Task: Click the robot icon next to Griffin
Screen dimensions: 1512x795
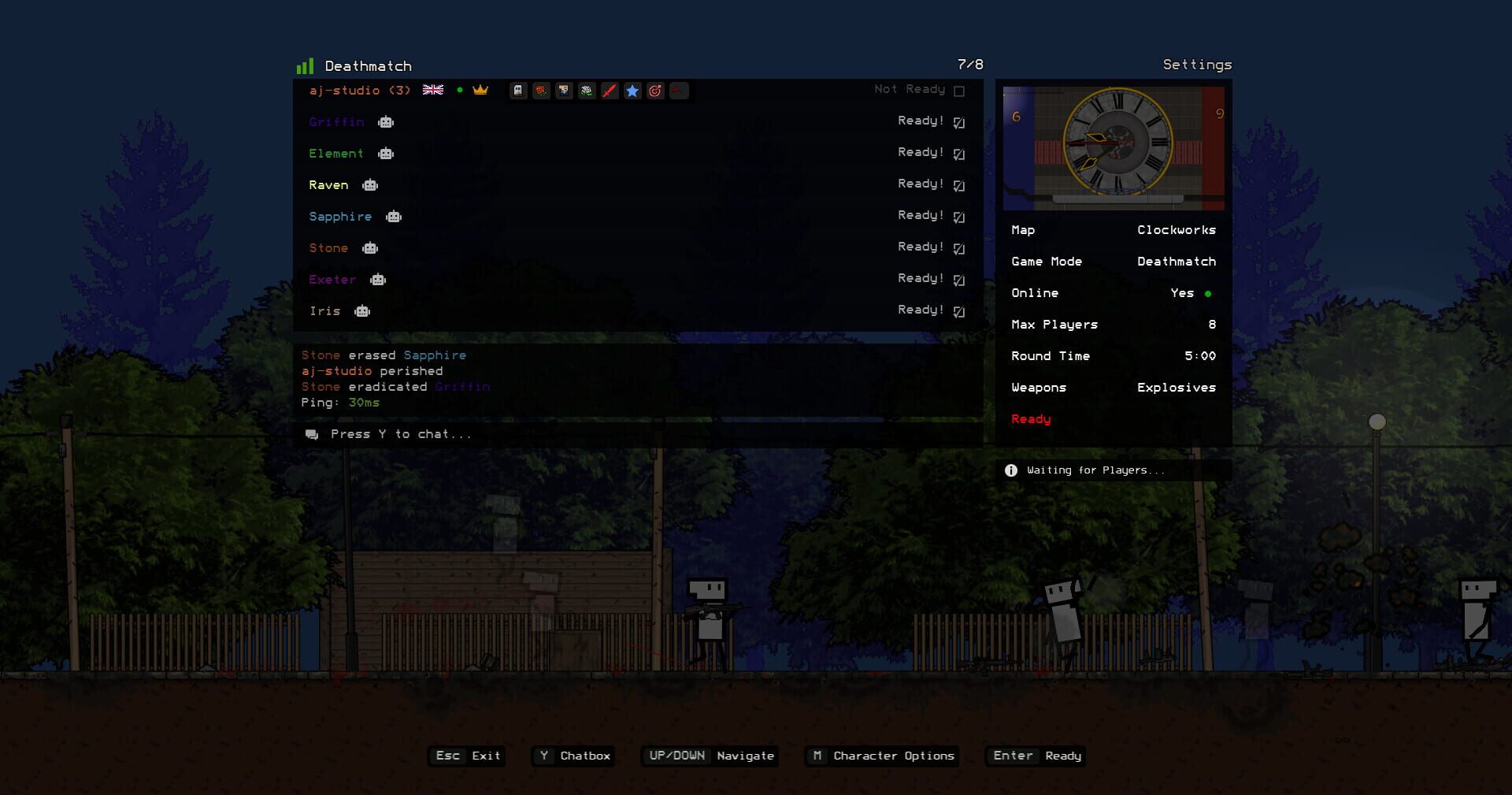Action: tap(385, 122)
